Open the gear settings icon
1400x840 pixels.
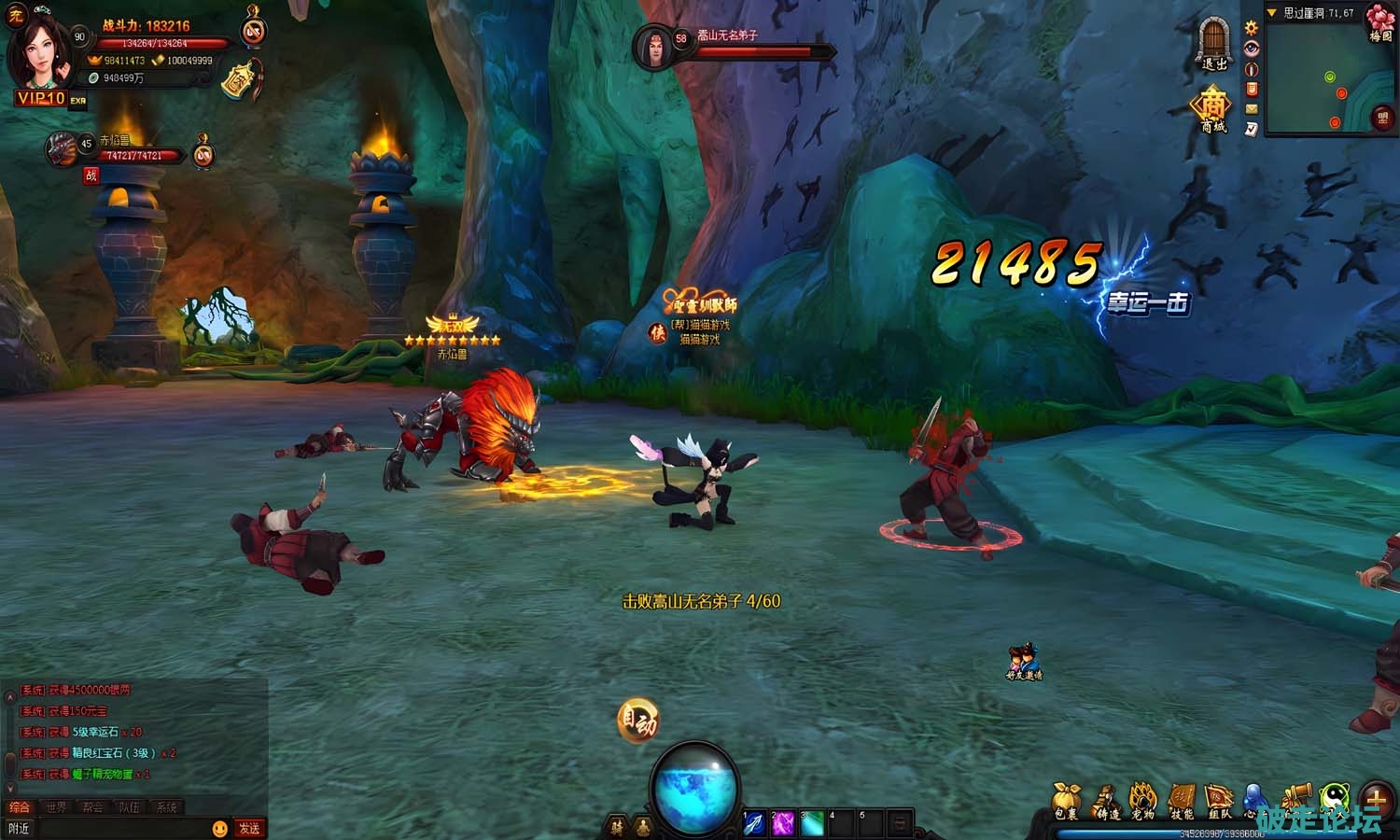[x=1252, y=28]
